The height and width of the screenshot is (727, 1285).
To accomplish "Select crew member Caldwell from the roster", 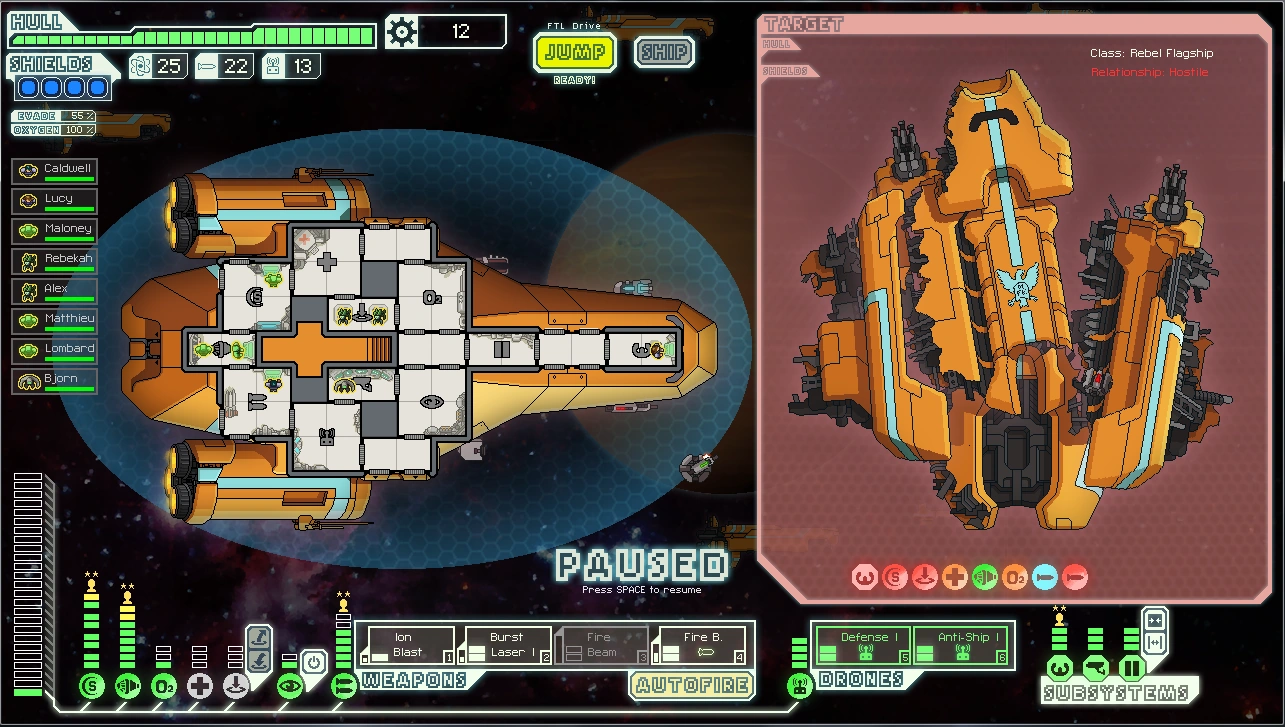I will (55, 169).
